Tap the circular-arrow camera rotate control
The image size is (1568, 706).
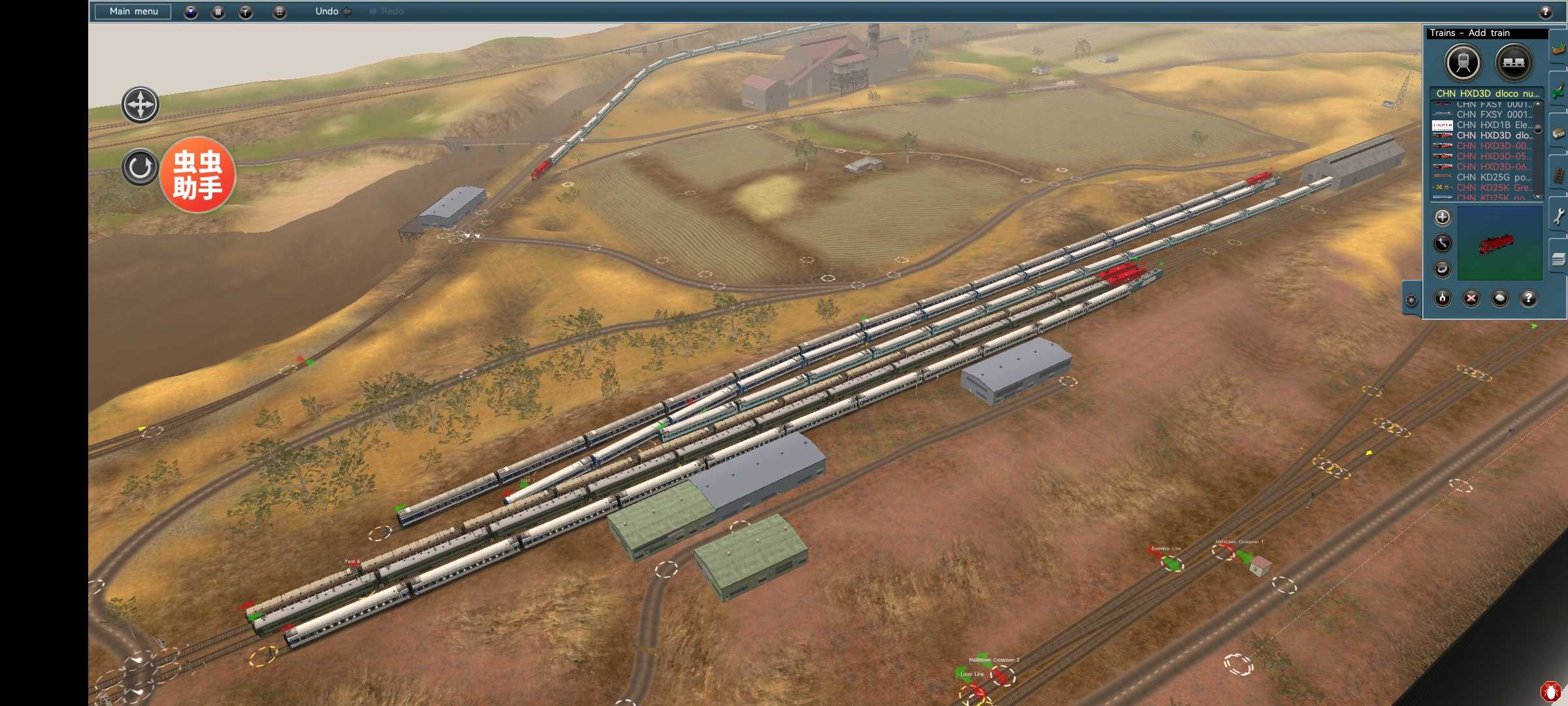(x=140, y=167)
